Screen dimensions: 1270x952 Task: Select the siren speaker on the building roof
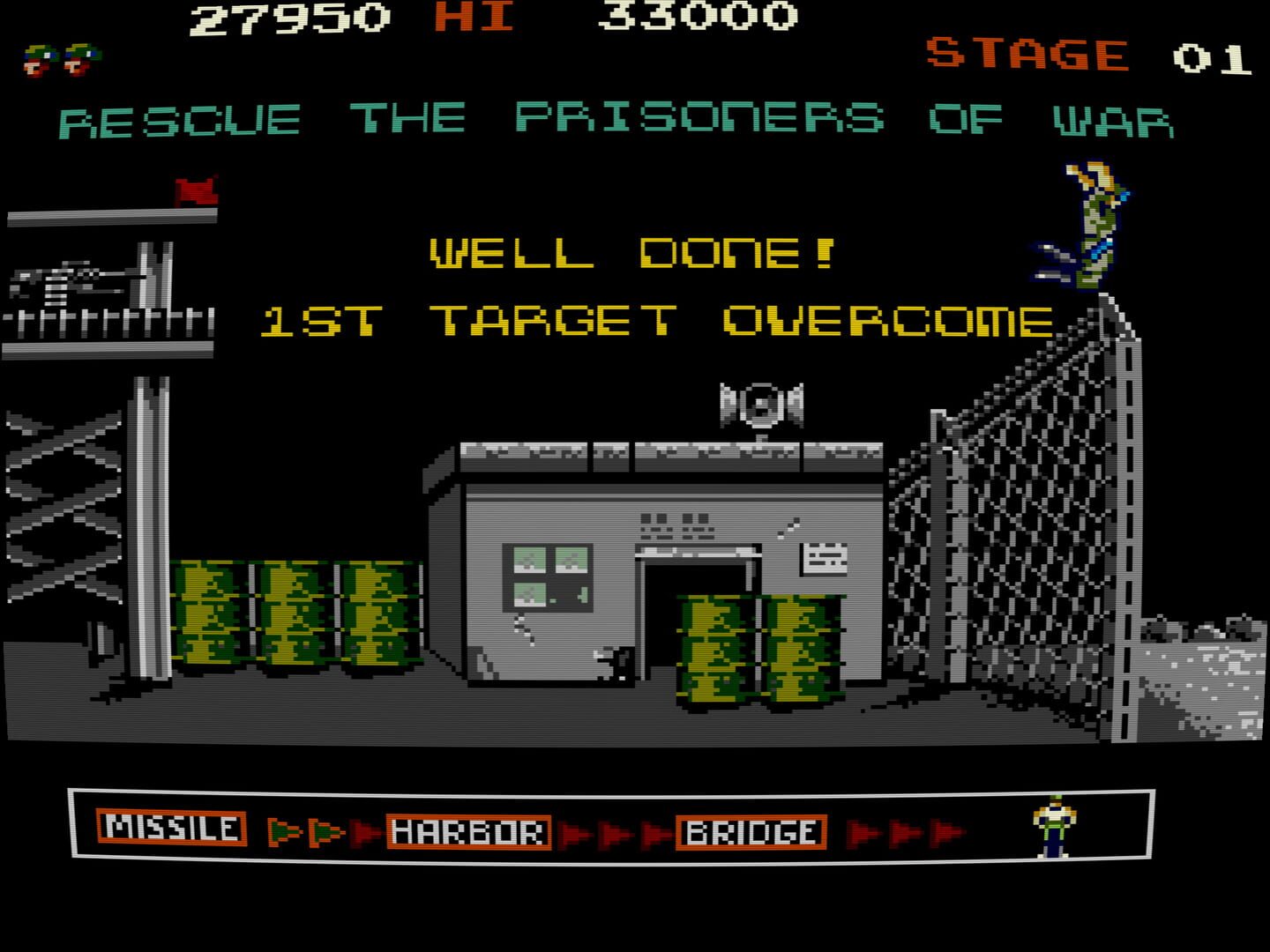tap(759, 405)
